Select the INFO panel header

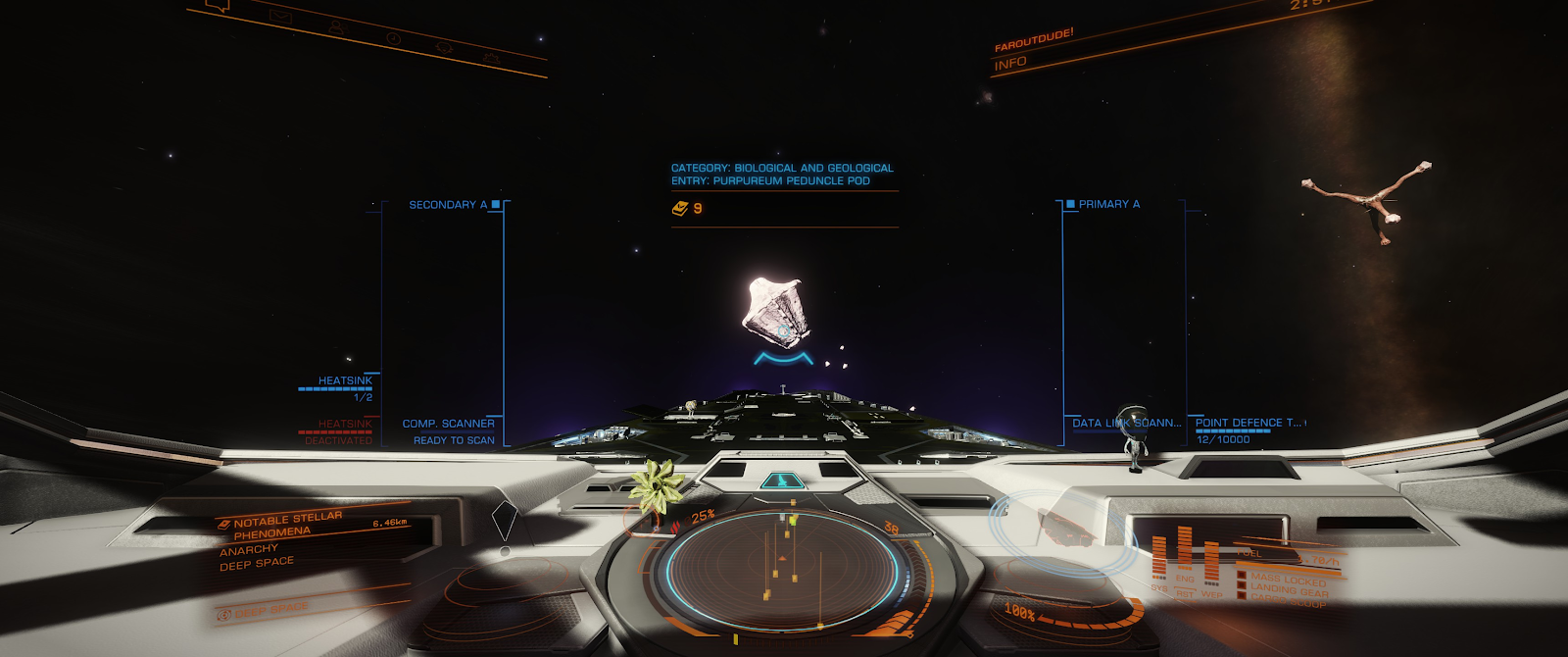point(1009,64)
